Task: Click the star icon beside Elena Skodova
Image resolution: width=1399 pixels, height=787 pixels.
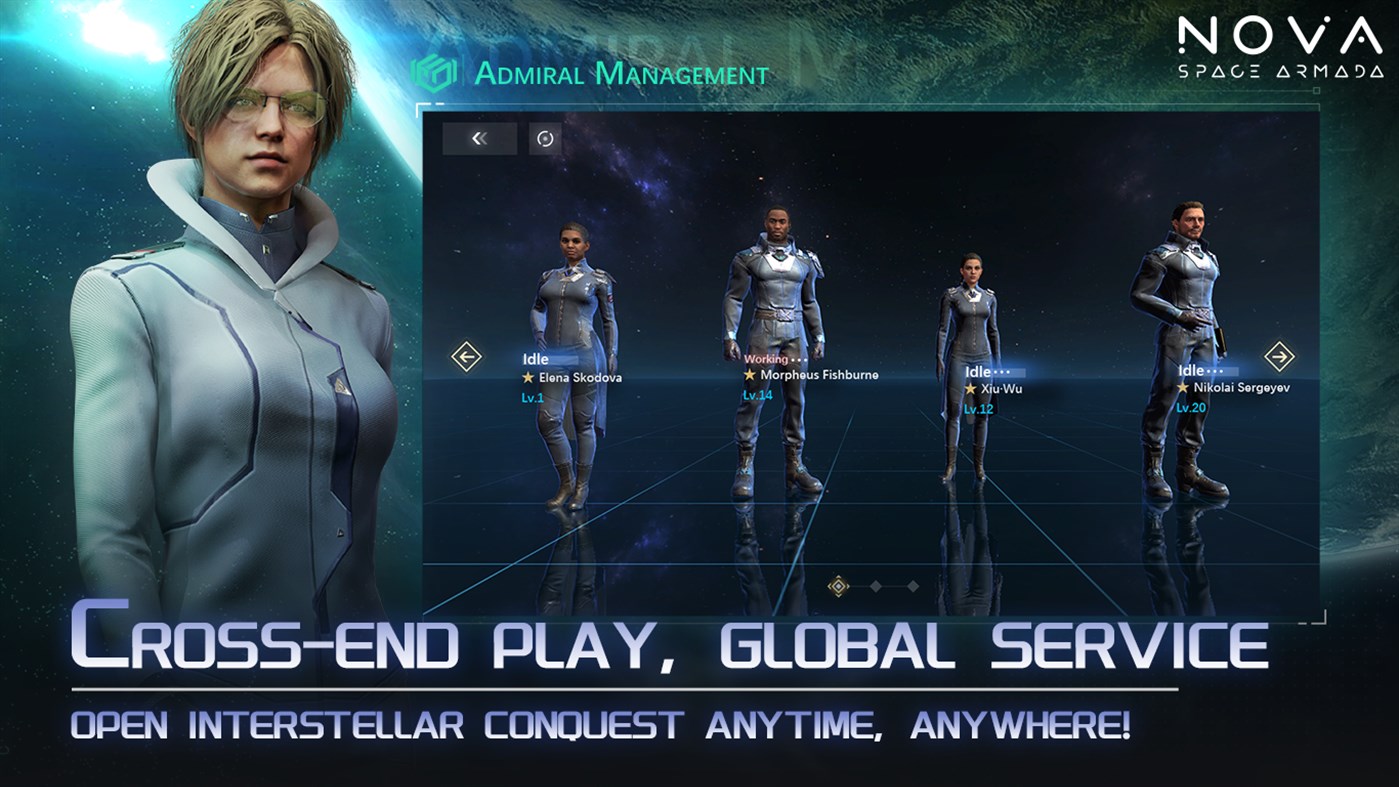Action: click(x=527, y=377)
